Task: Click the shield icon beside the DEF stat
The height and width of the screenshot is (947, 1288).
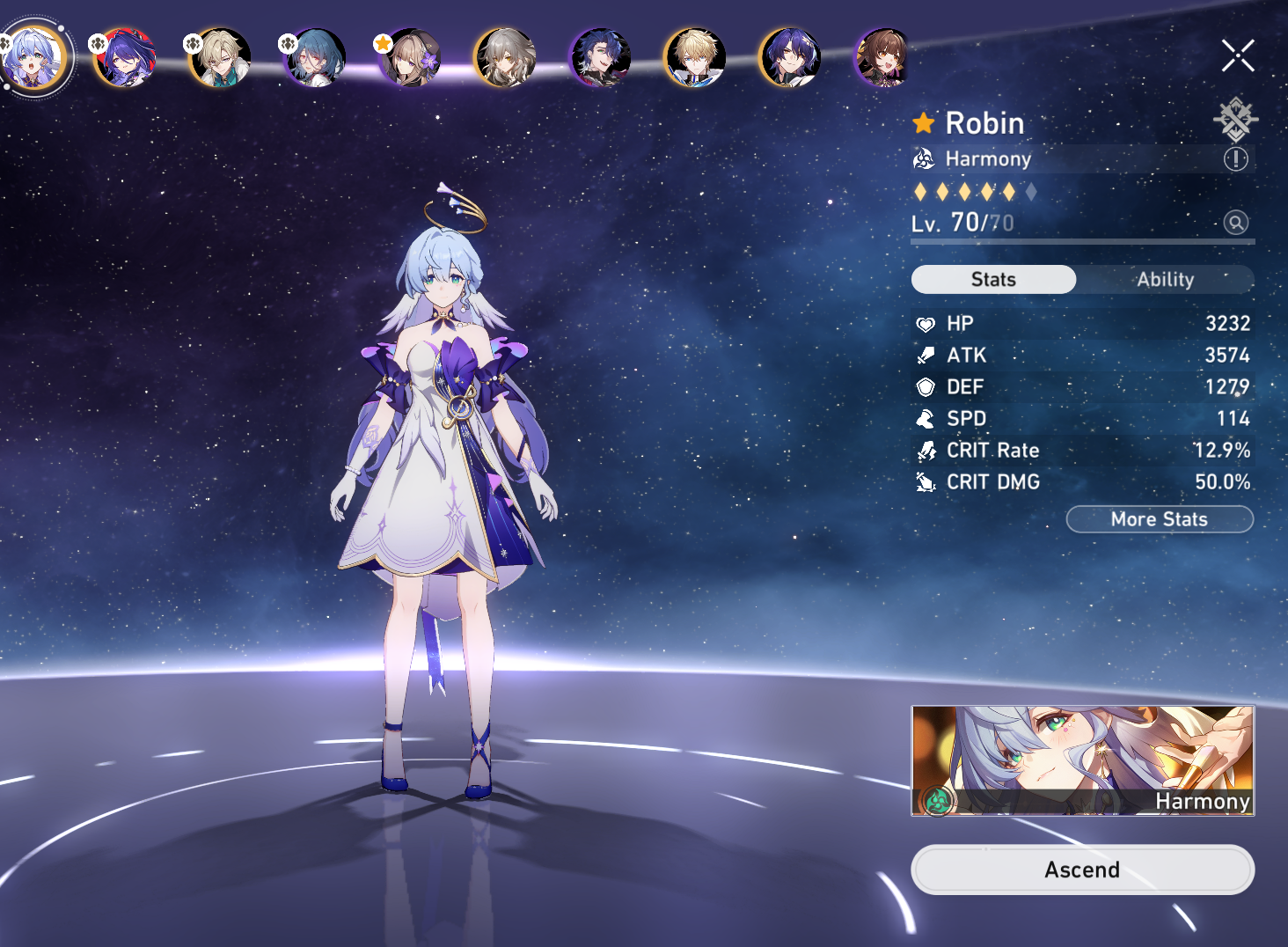Action: [926, 386]
